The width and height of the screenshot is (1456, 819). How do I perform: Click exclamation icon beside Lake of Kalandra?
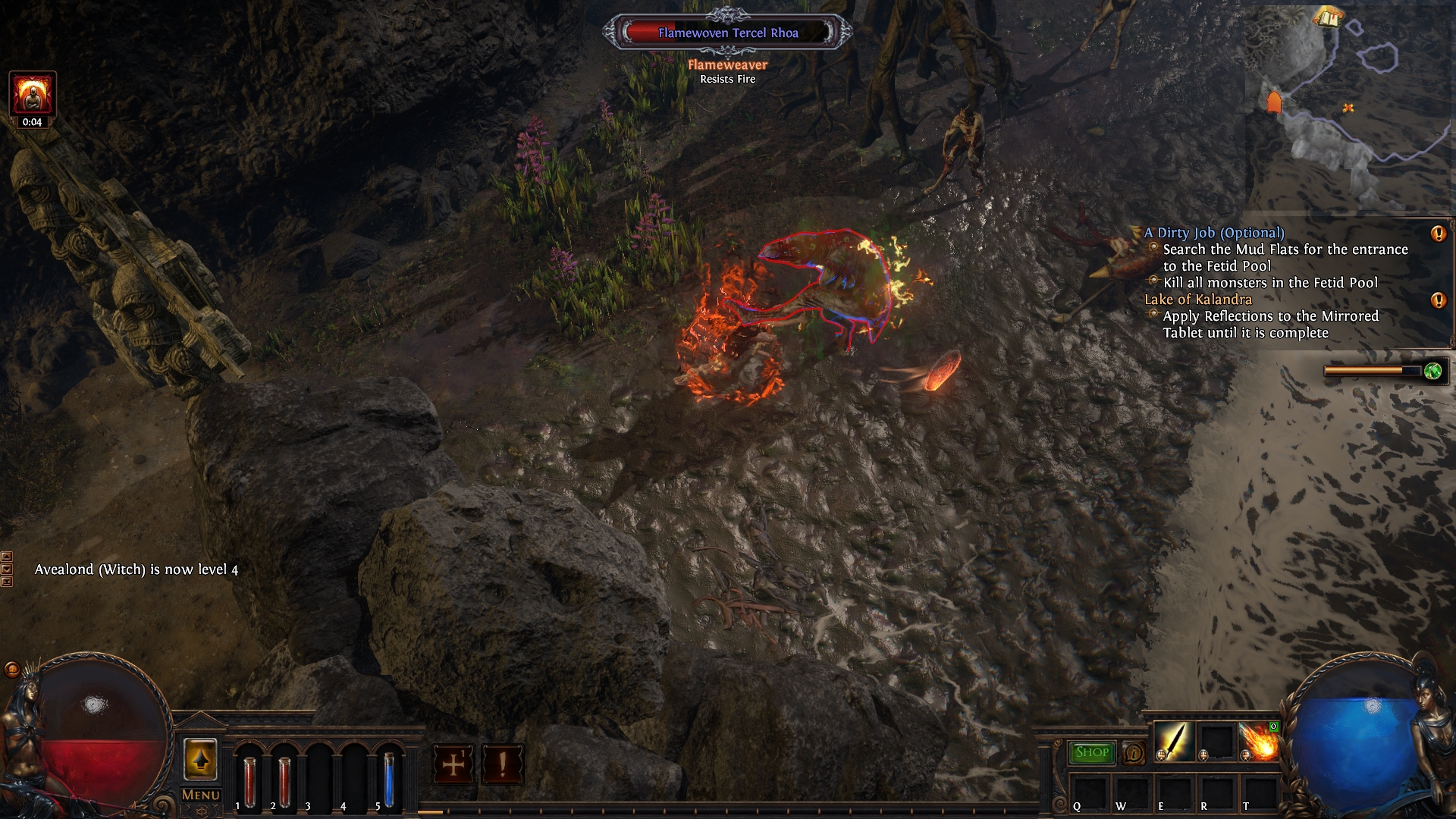pyautogui.click(x=1438, y=300)
